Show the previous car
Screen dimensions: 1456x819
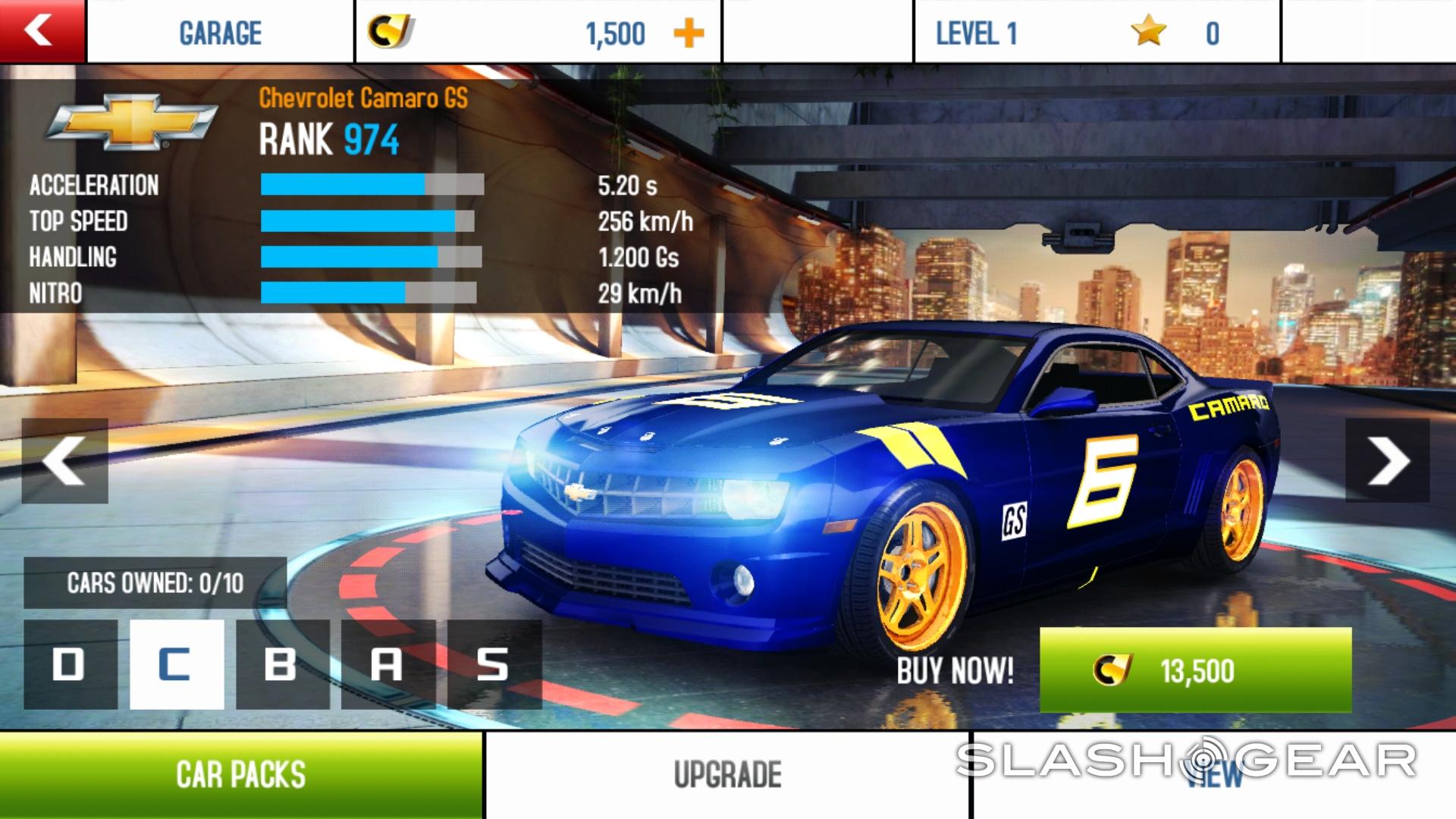click(64, 460)
